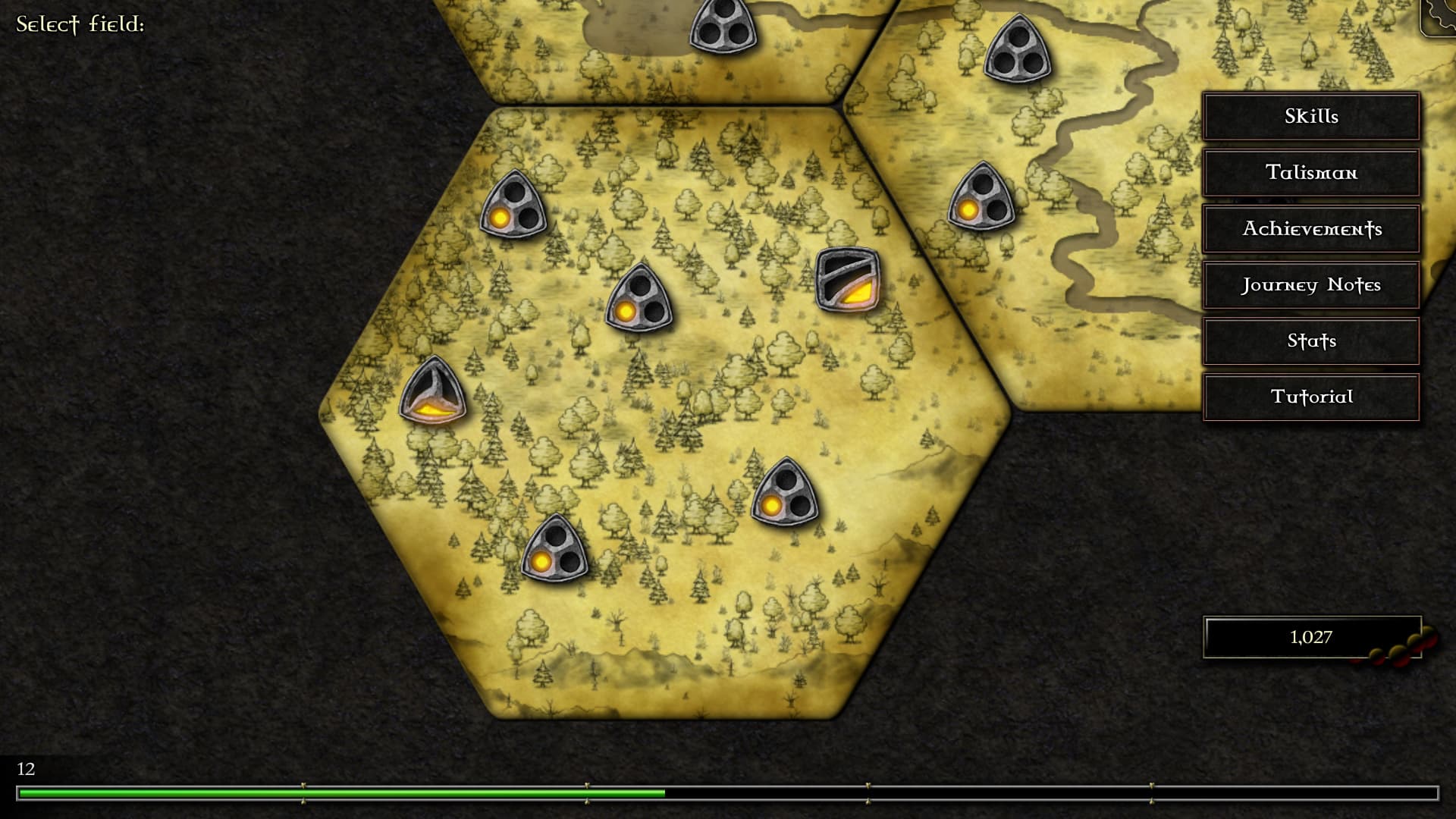Open the Skills panel
The height and width of the screenshot is (819, 1456).
(x=1310, y=116)
